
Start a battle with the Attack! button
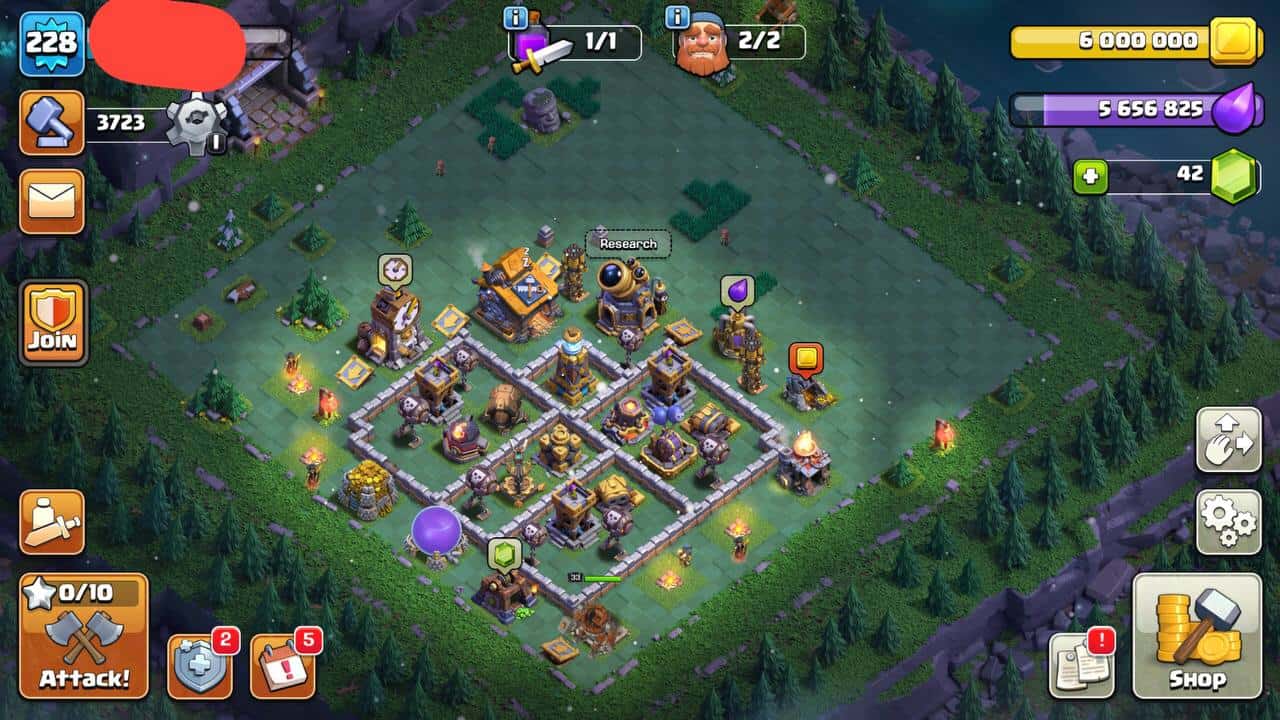click(84, 636)
